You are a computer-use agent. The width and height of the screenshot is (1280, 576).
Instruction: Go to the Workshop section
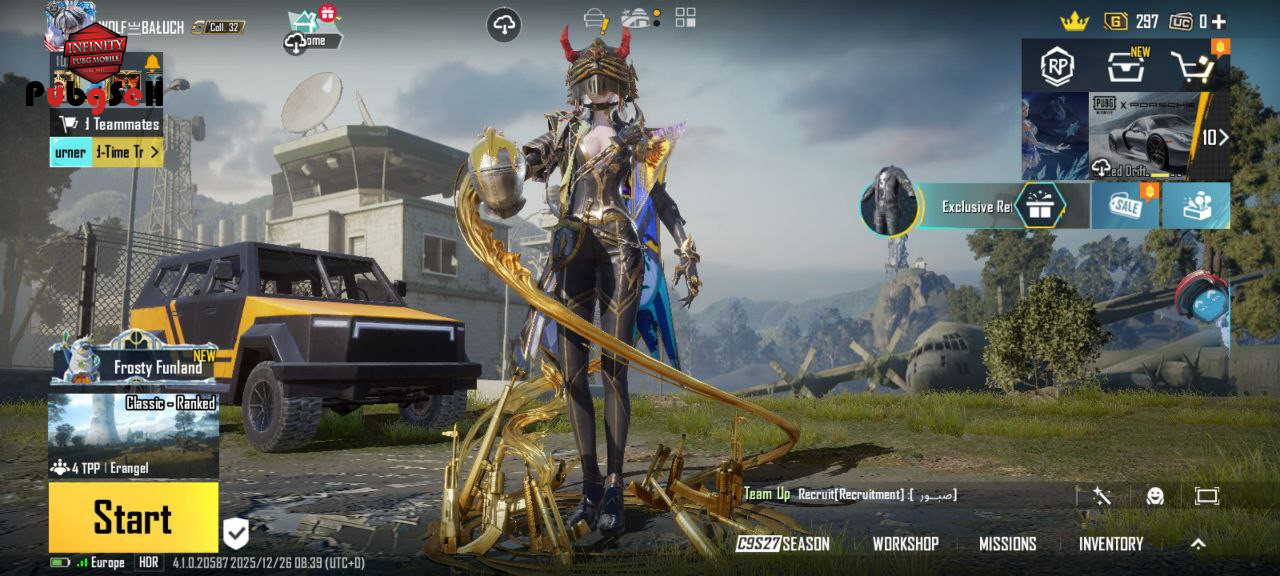click(905, 544)
